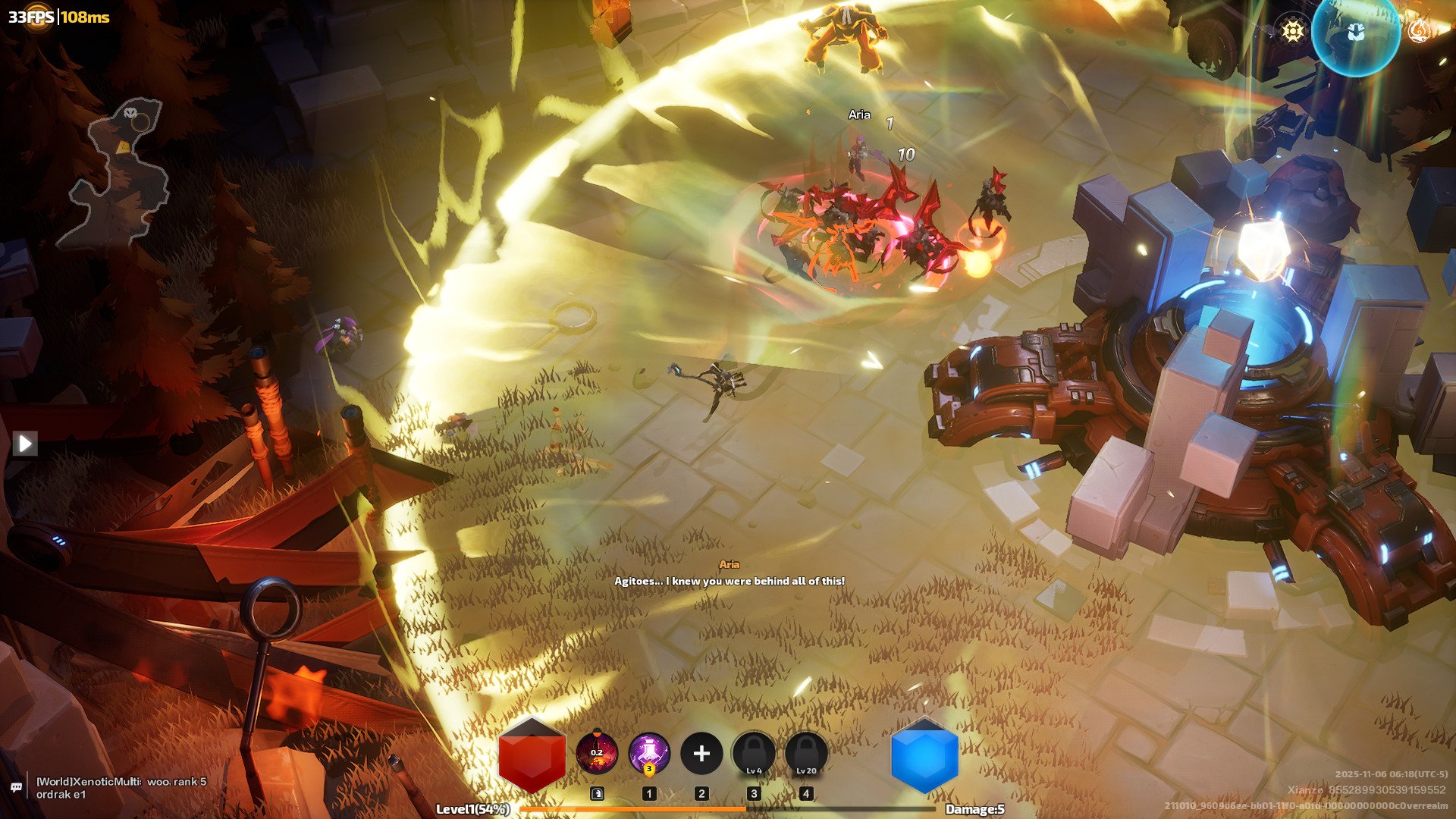1456x819 pixels.
Task: Expand the side panel with the play arrow
Action: tap(25, 443)
